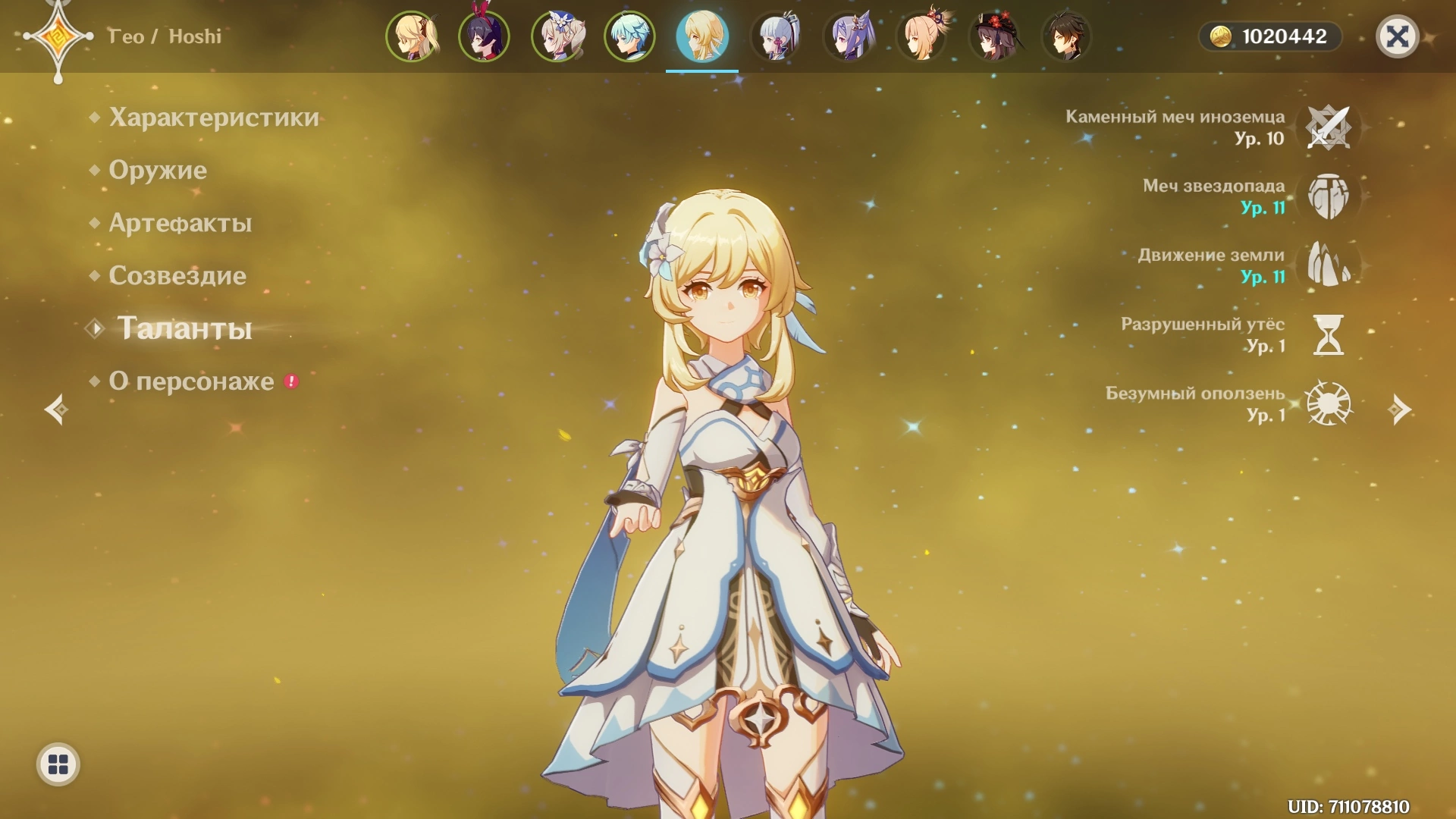Switch to the next character with right arrow
Screen dimensions: 1456x819
1399,409
